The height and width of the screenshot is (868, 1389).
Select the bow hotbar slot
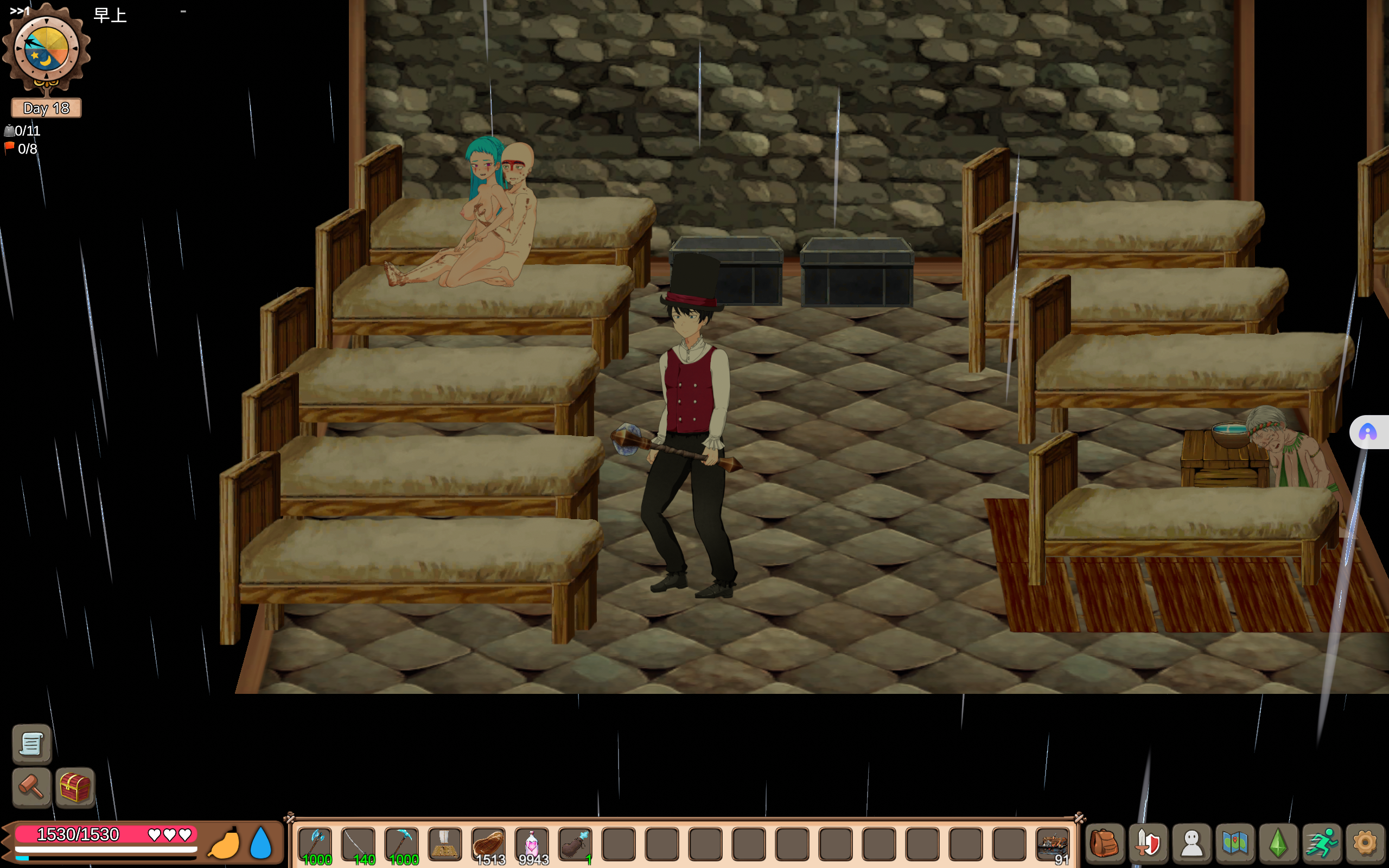click(x=359, y=844)
